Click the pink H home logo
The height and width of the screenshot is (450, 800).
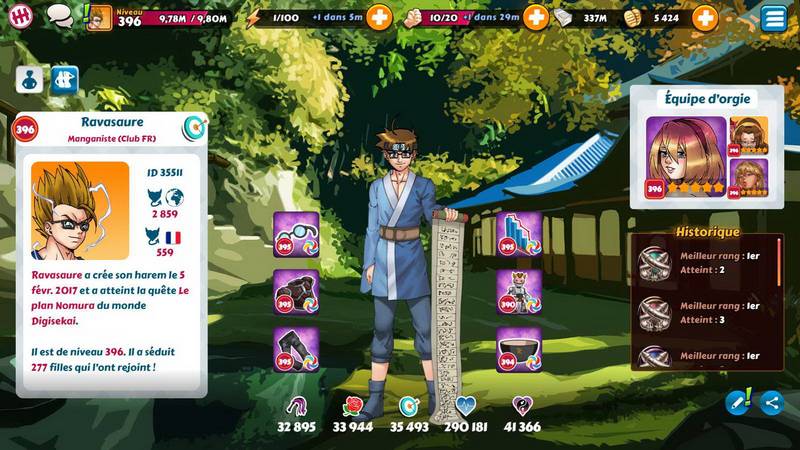pyautogui.click(x=21, y=17)
